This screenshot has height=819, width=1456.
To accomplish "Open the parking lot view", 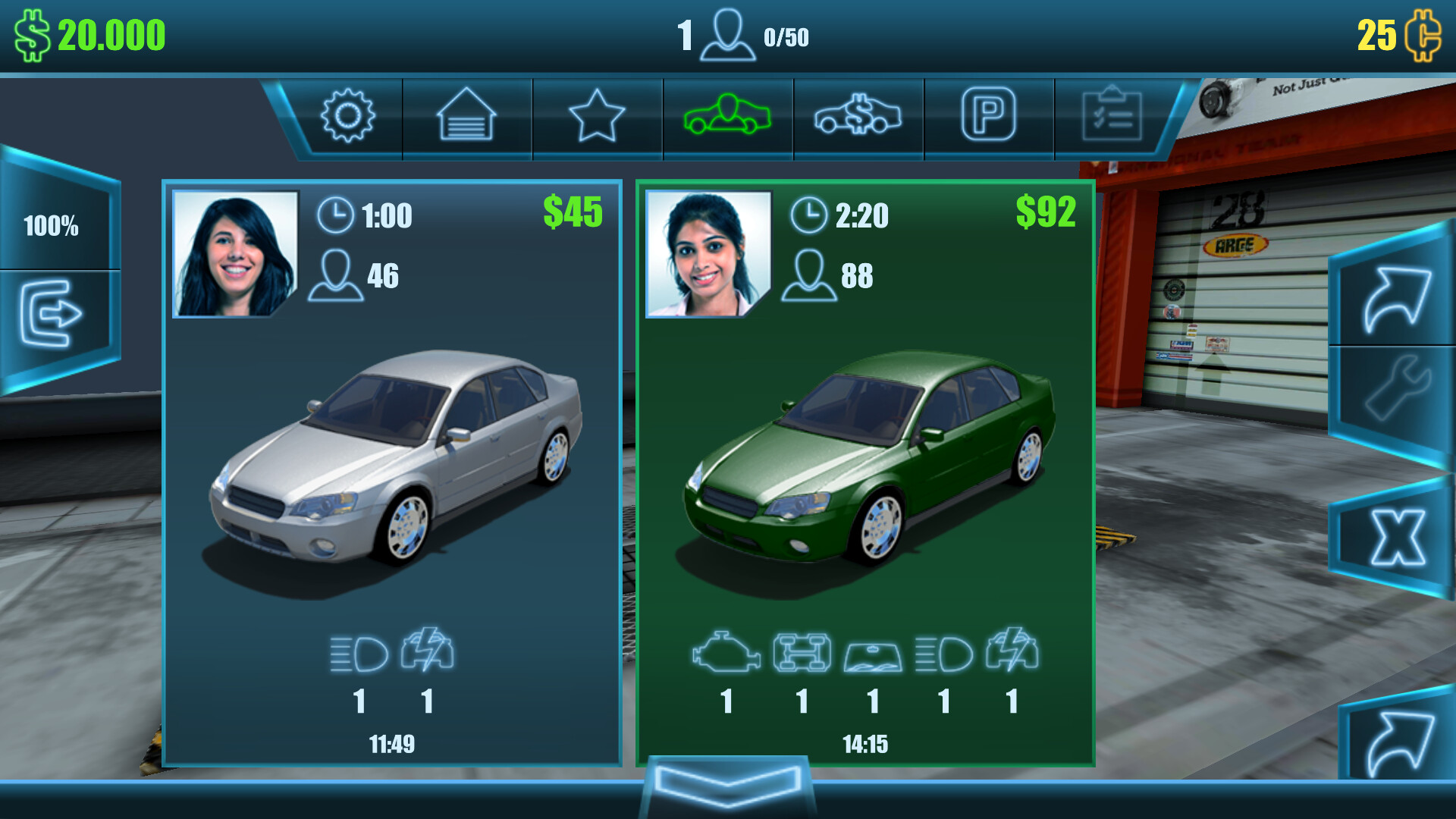I will coord(988,115).
